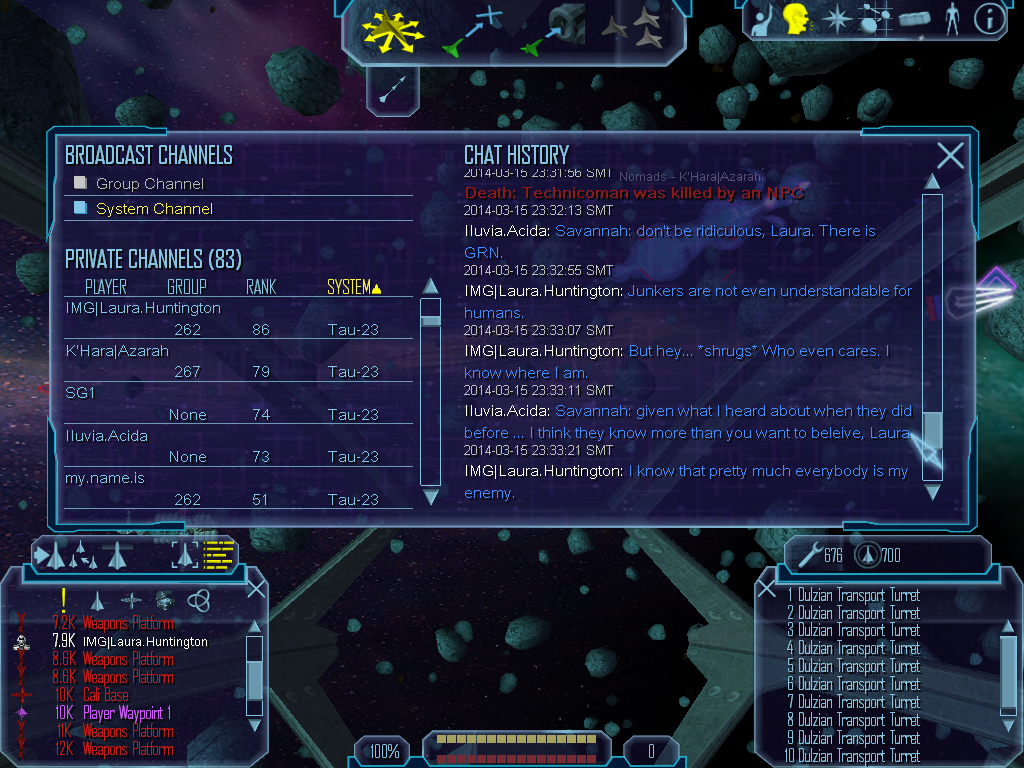Close the contact list panel
This screenshot has width=1024, height=768.
click(256, 588)
